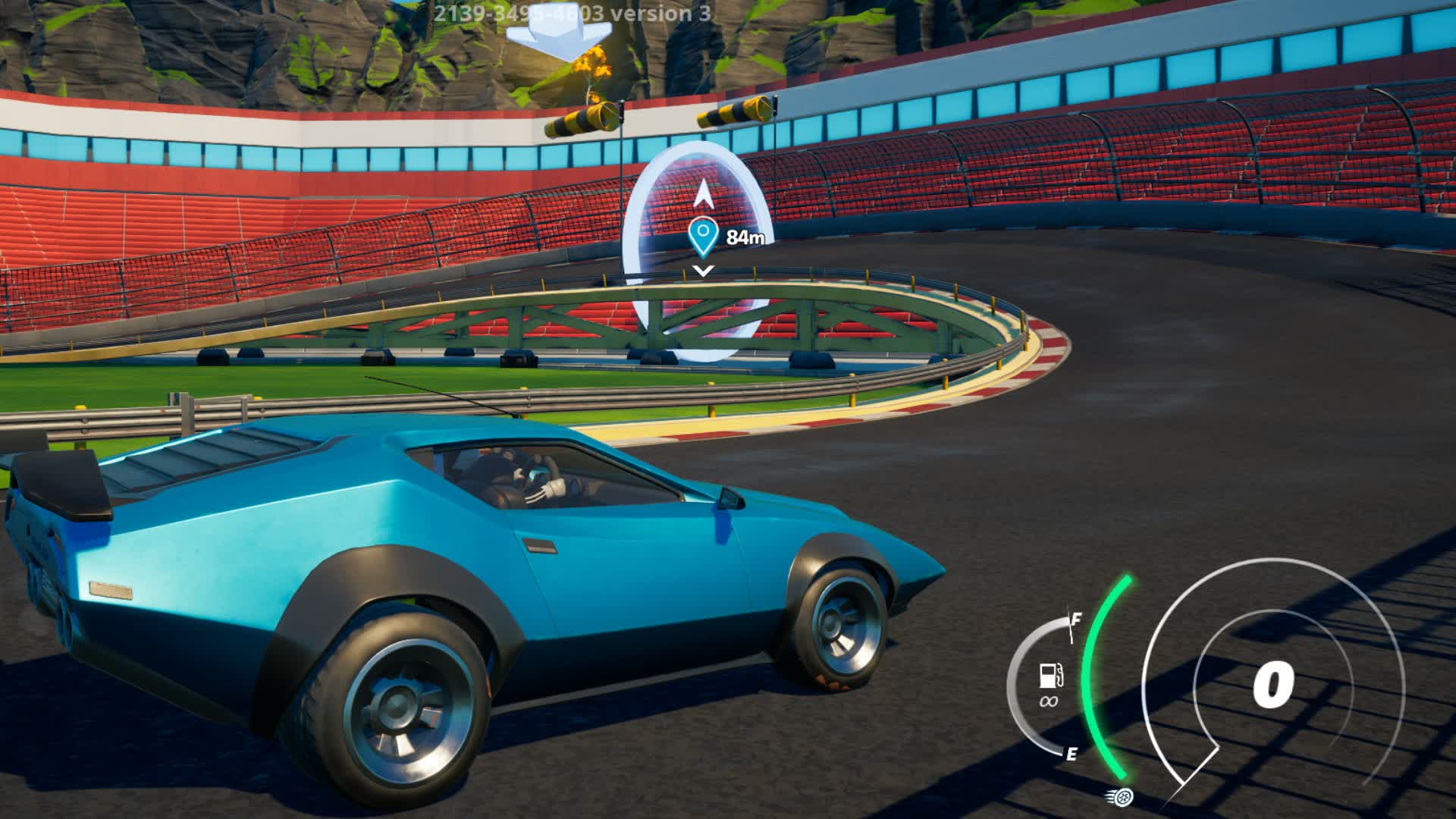Click the blue waypoint pin marker
1456x819 pixels.
(703, 236)
